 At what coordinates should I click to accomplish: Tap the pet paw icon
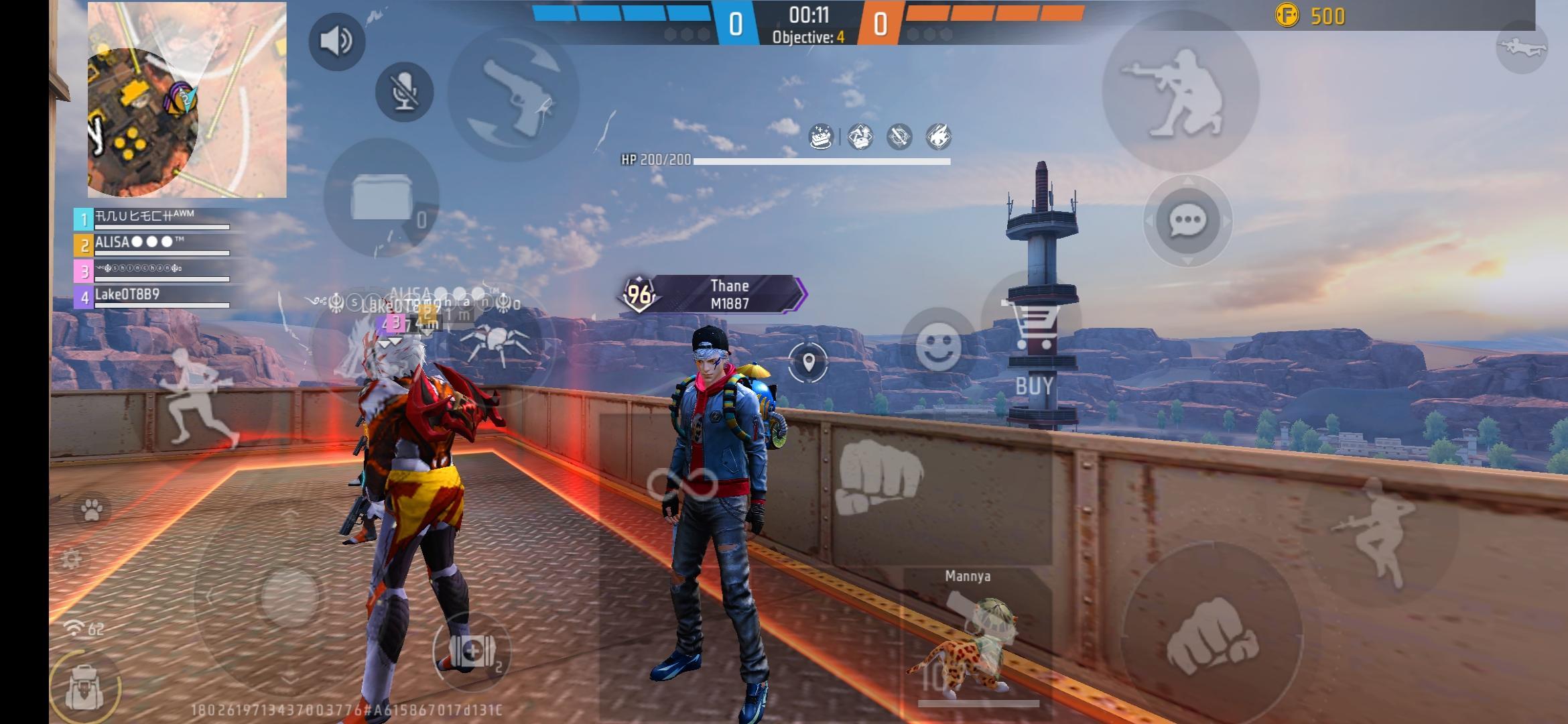tap(92, 511)
